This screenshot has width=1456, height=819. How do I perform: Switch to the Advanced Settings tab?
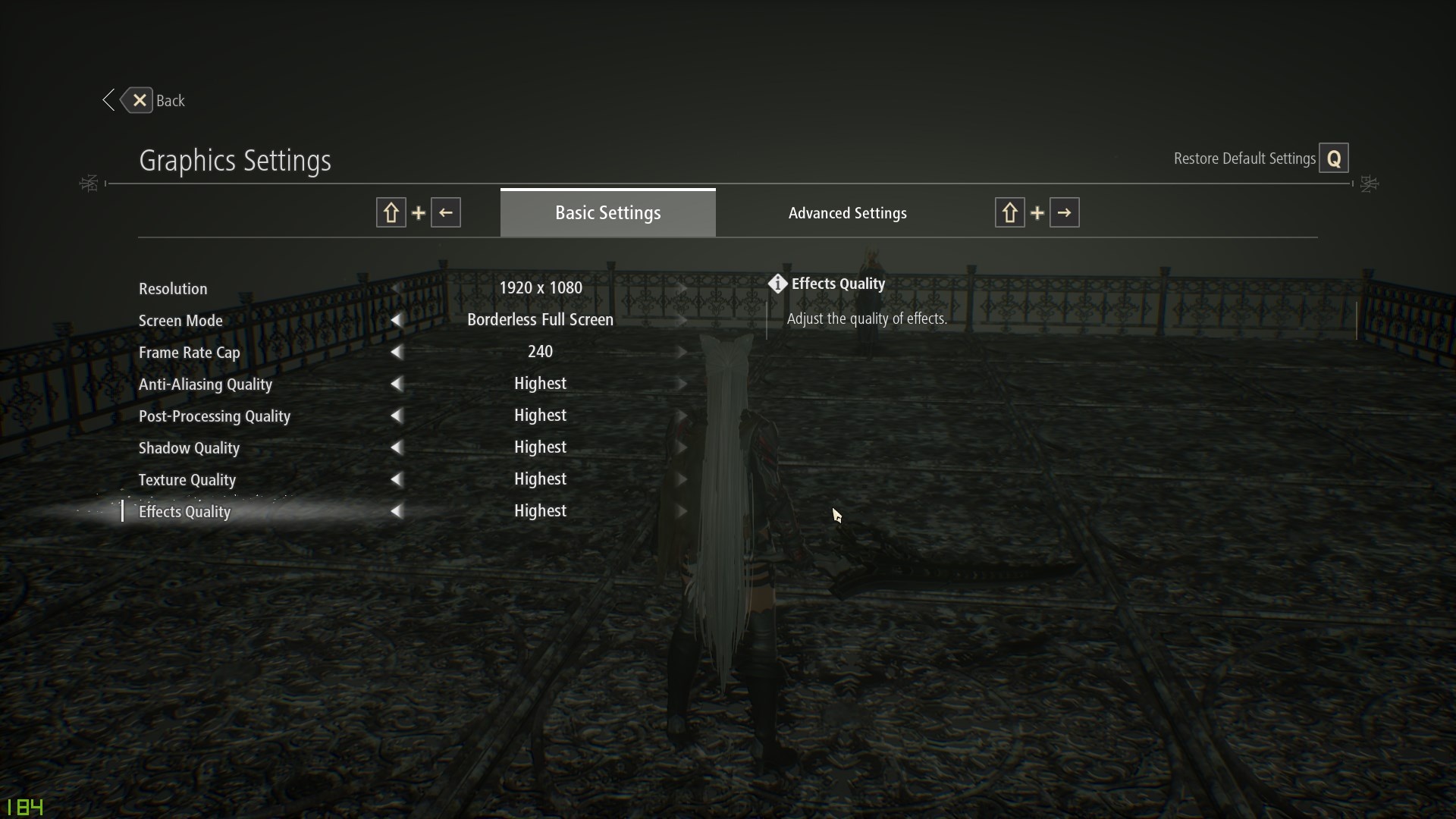click(847, 213)
